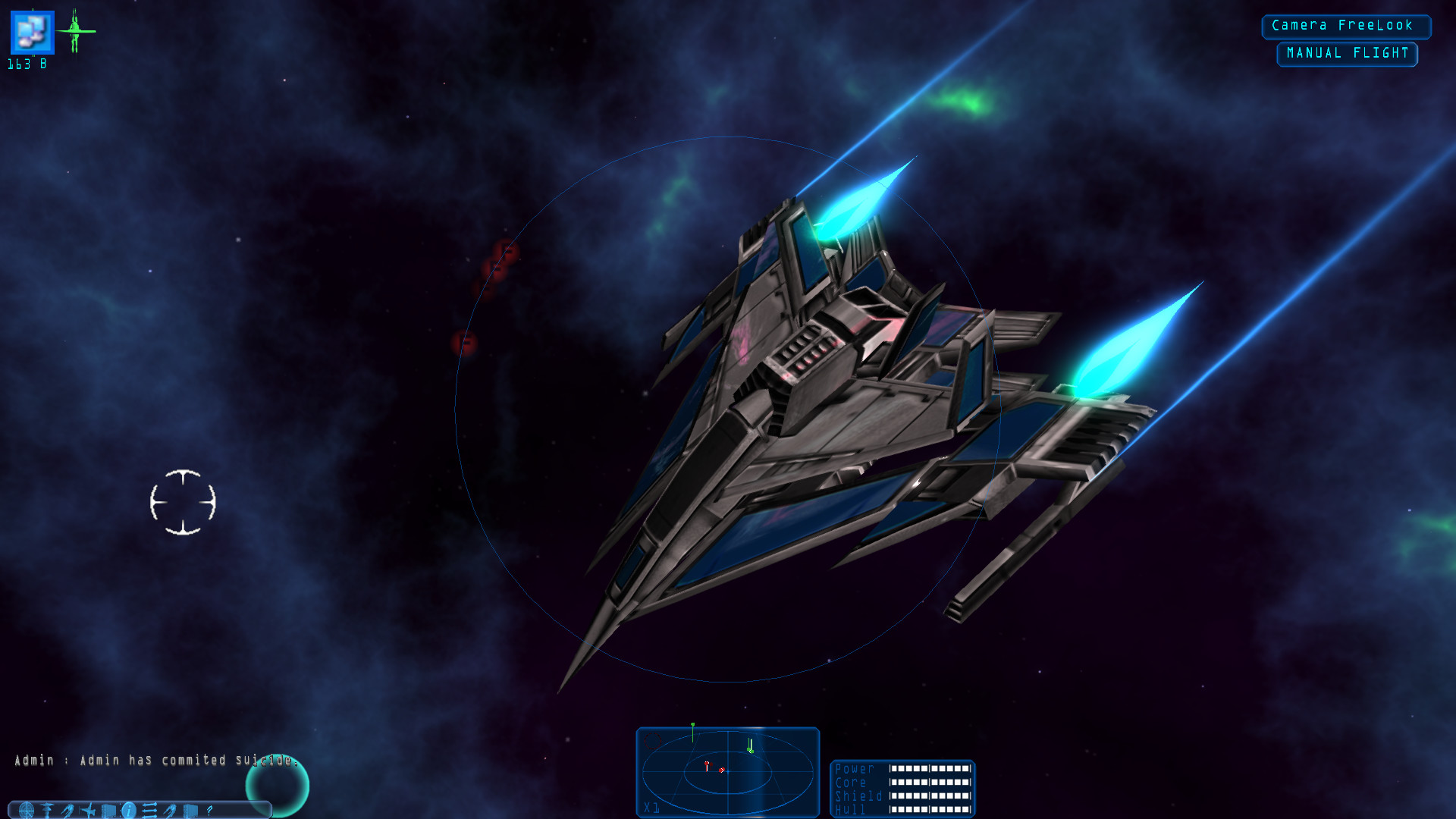Toggle MANUAL FLIGHT mode

(x=1347, y=53)
